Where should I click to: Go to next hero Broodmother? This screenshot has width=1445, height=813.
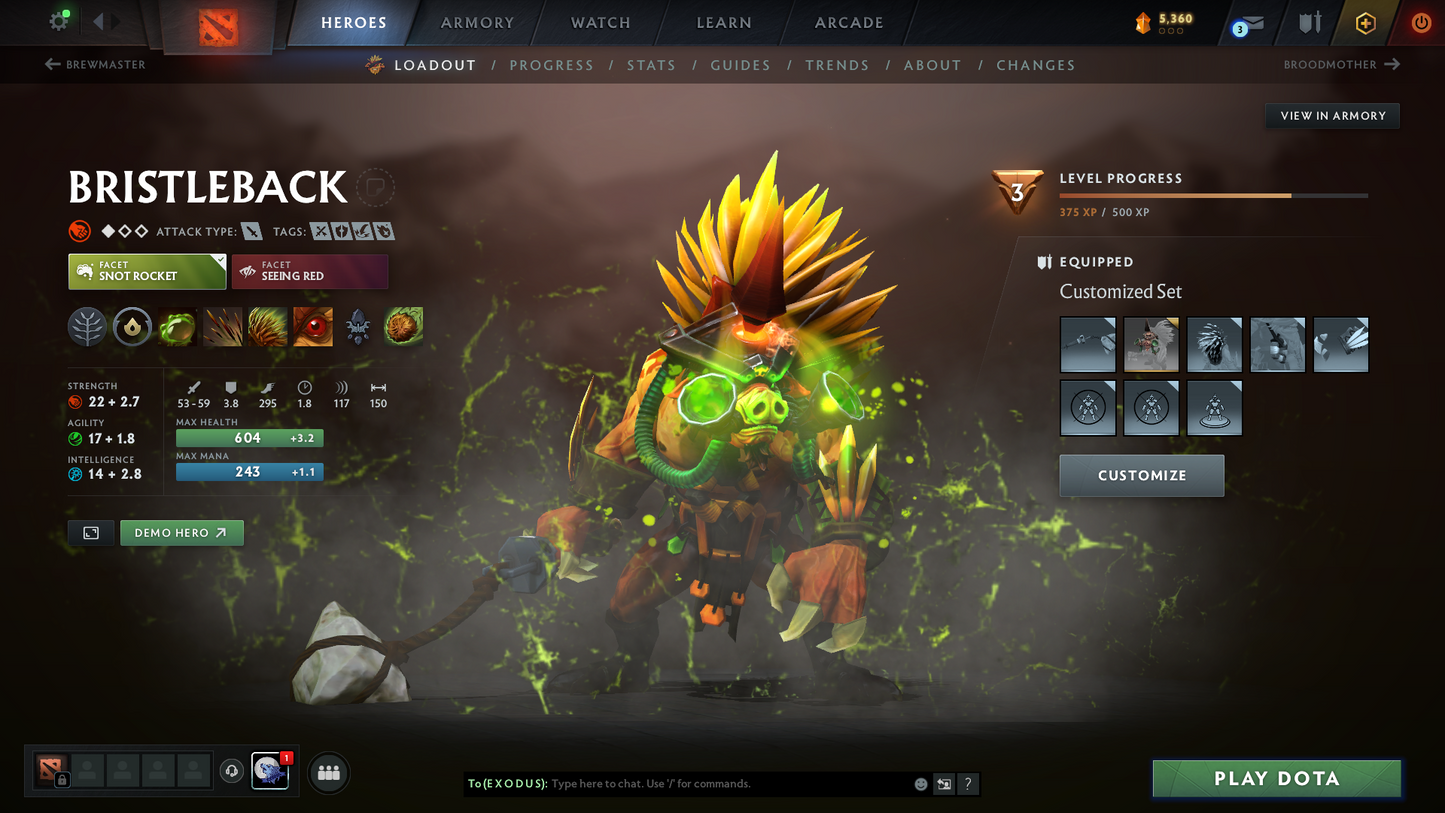[x=1341, y=65]
